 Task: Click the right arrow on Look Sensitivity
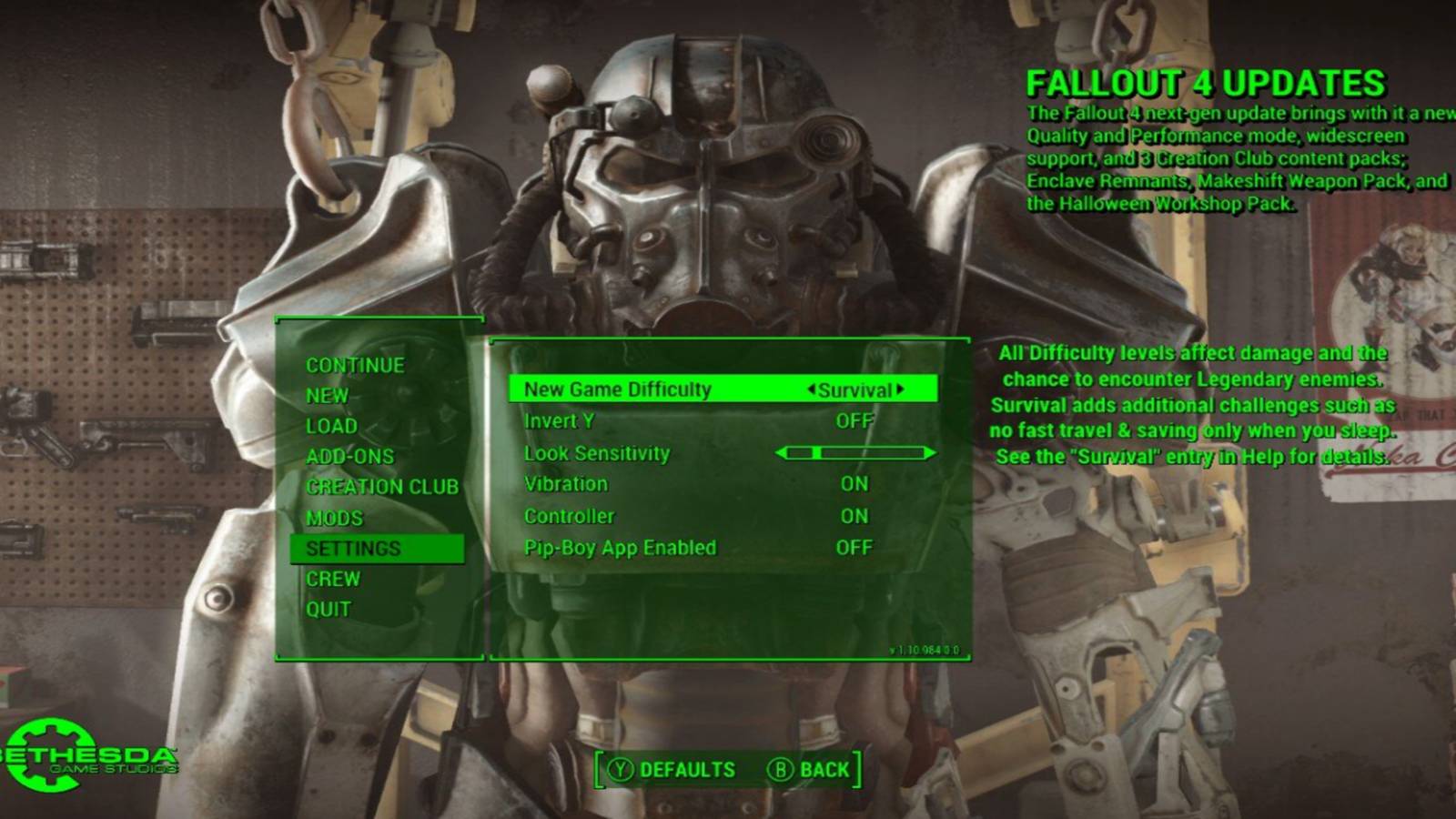(x=931, y=452)
